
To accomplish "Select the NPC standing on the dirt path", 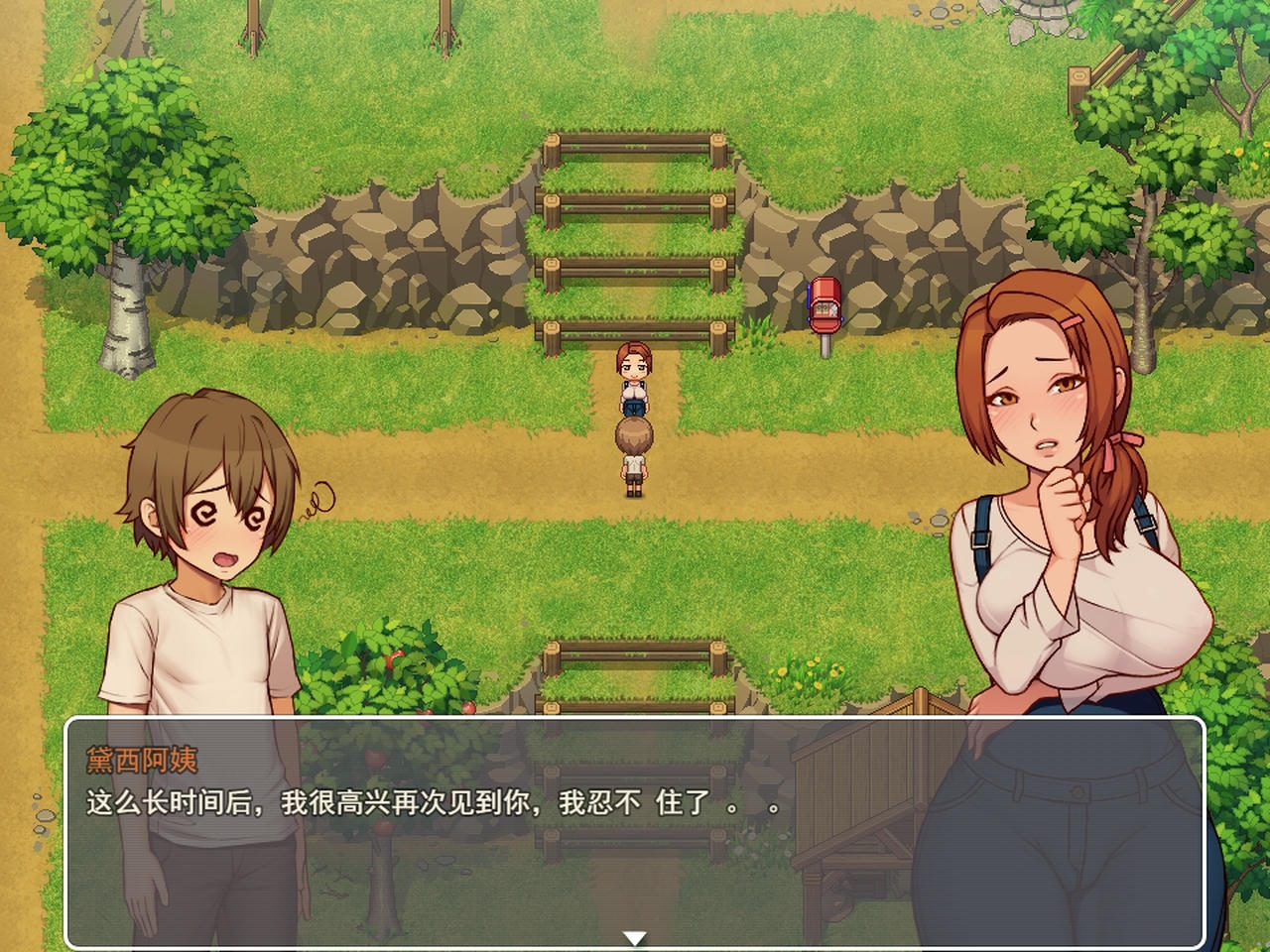I will pyautogui.click(x=633, y=382).
